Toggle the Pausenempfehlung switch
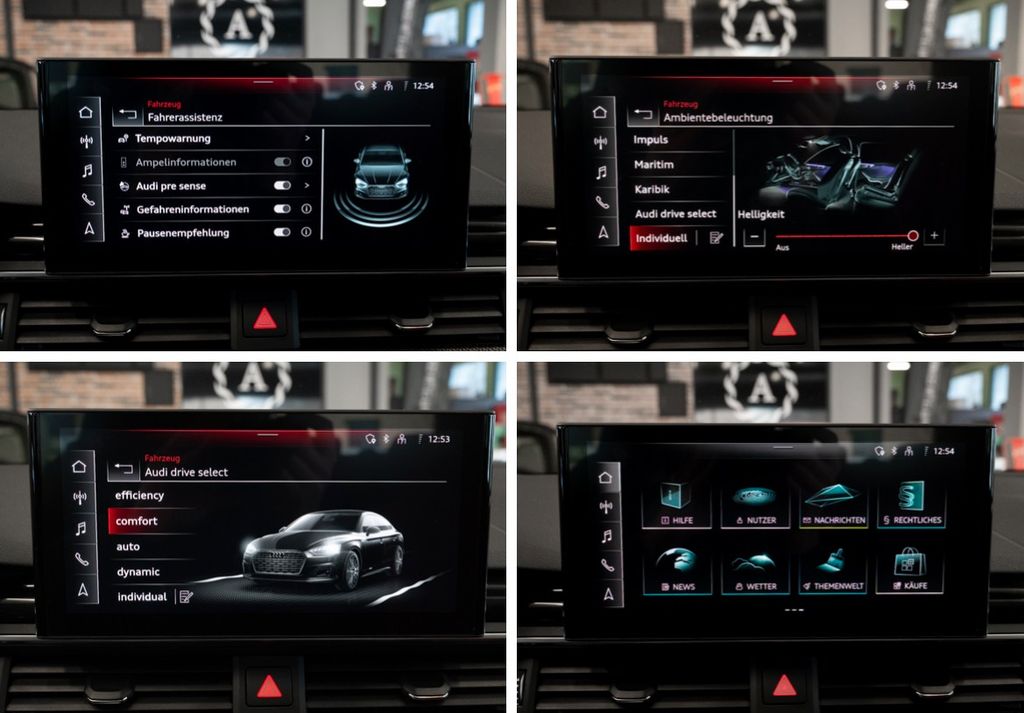 click(282, 232)
